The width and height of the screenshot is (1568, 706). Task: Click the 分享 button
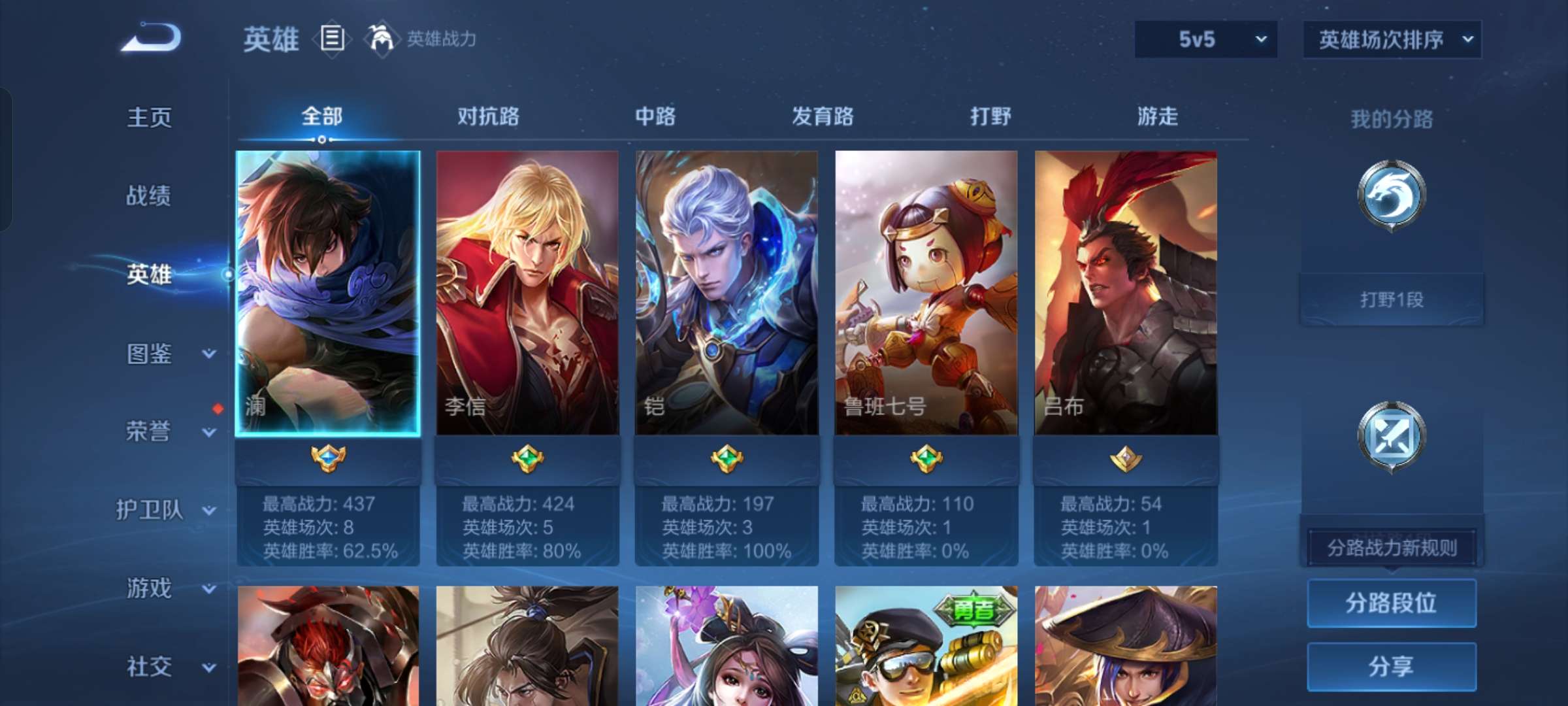1390,665
